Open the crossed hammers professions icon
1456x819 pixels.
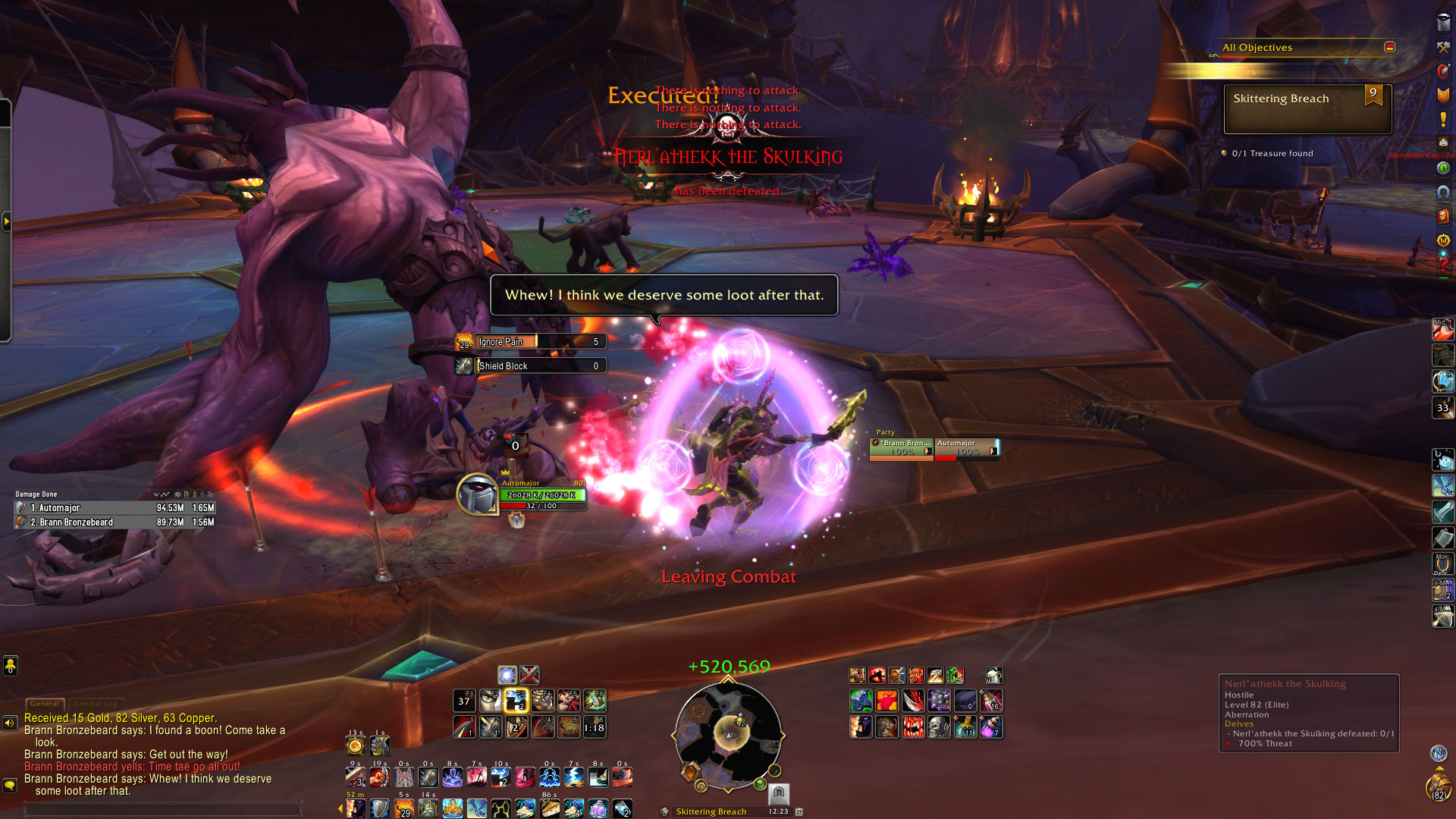(1443, 47)
